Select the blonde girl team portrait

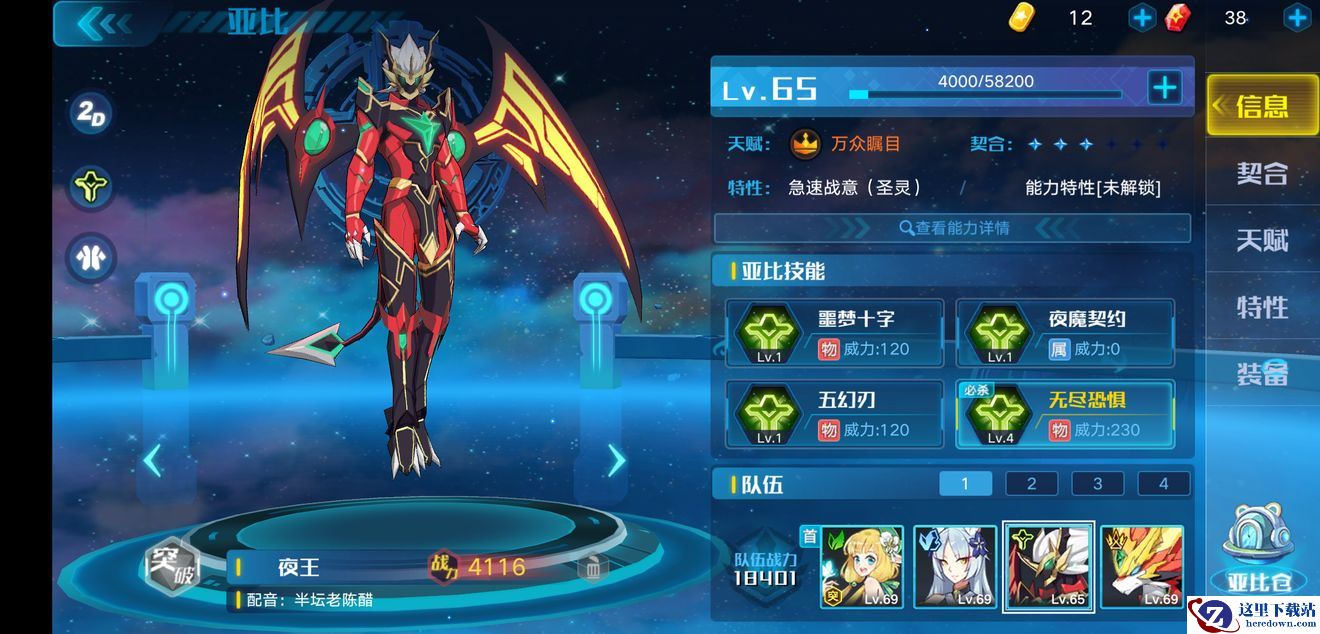(x=861, y=567)
